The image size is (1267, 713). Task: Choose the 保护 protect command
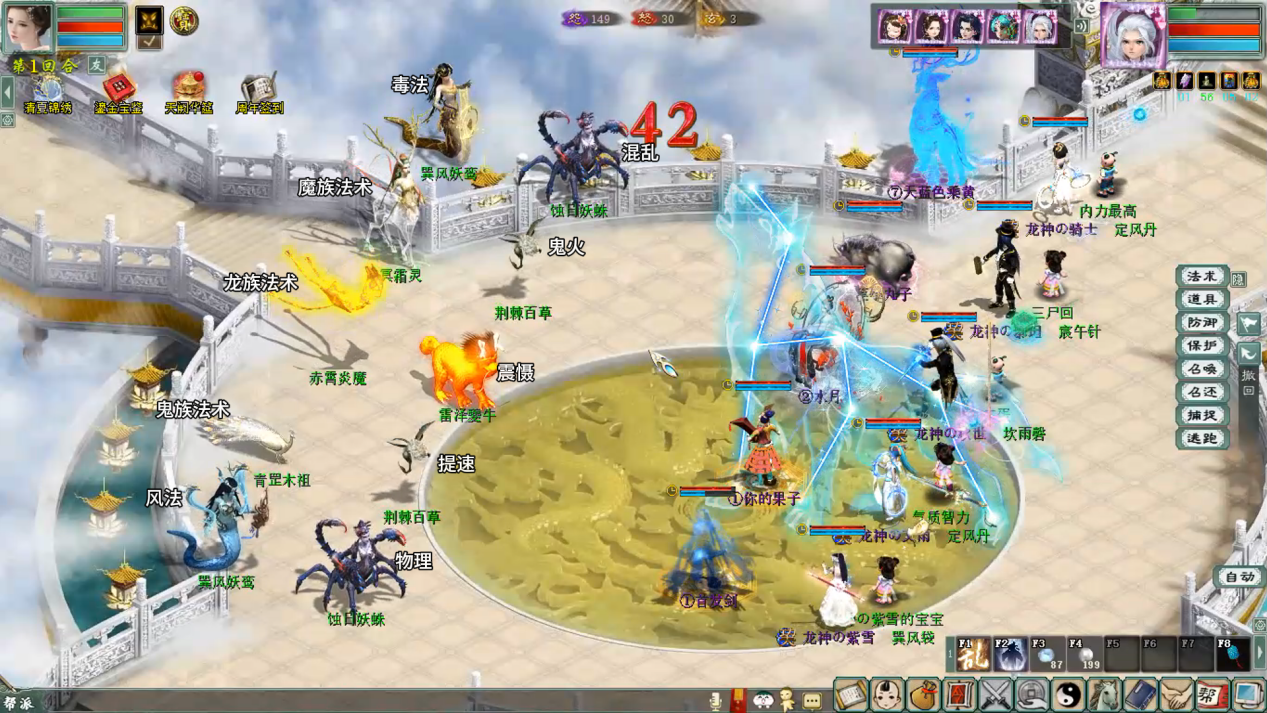pyautogui.click(x=1201, y=346)
